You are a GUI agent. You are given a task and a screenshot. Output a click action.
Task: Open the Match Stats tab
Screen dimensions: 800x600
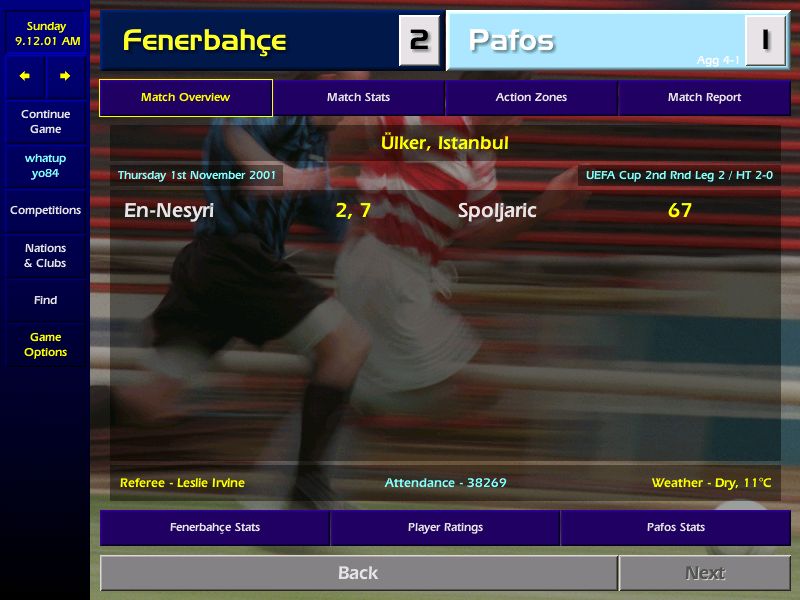pos(358,98)
